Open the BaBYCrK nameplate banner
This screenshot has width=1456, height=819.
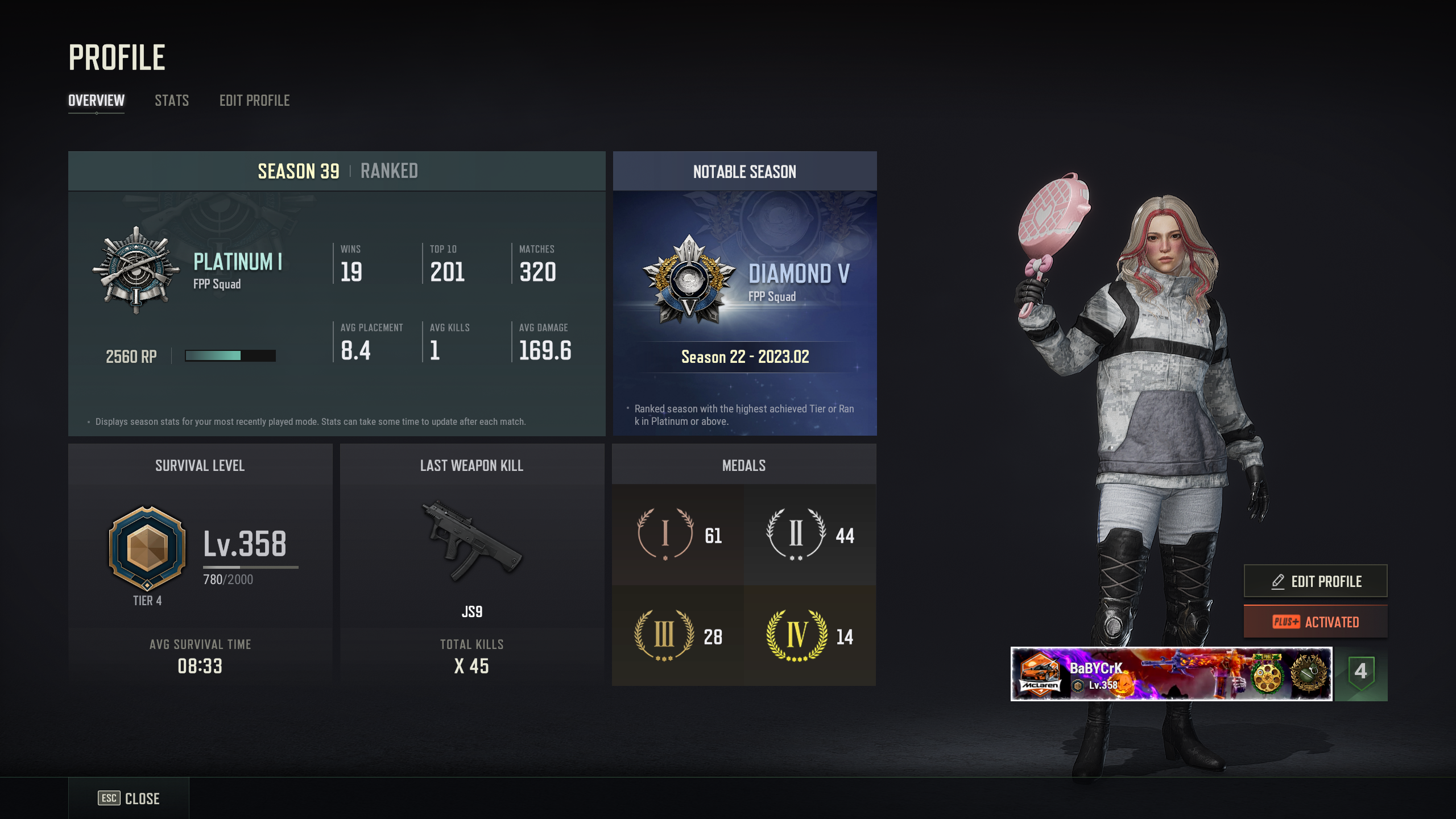point(1170,674)
